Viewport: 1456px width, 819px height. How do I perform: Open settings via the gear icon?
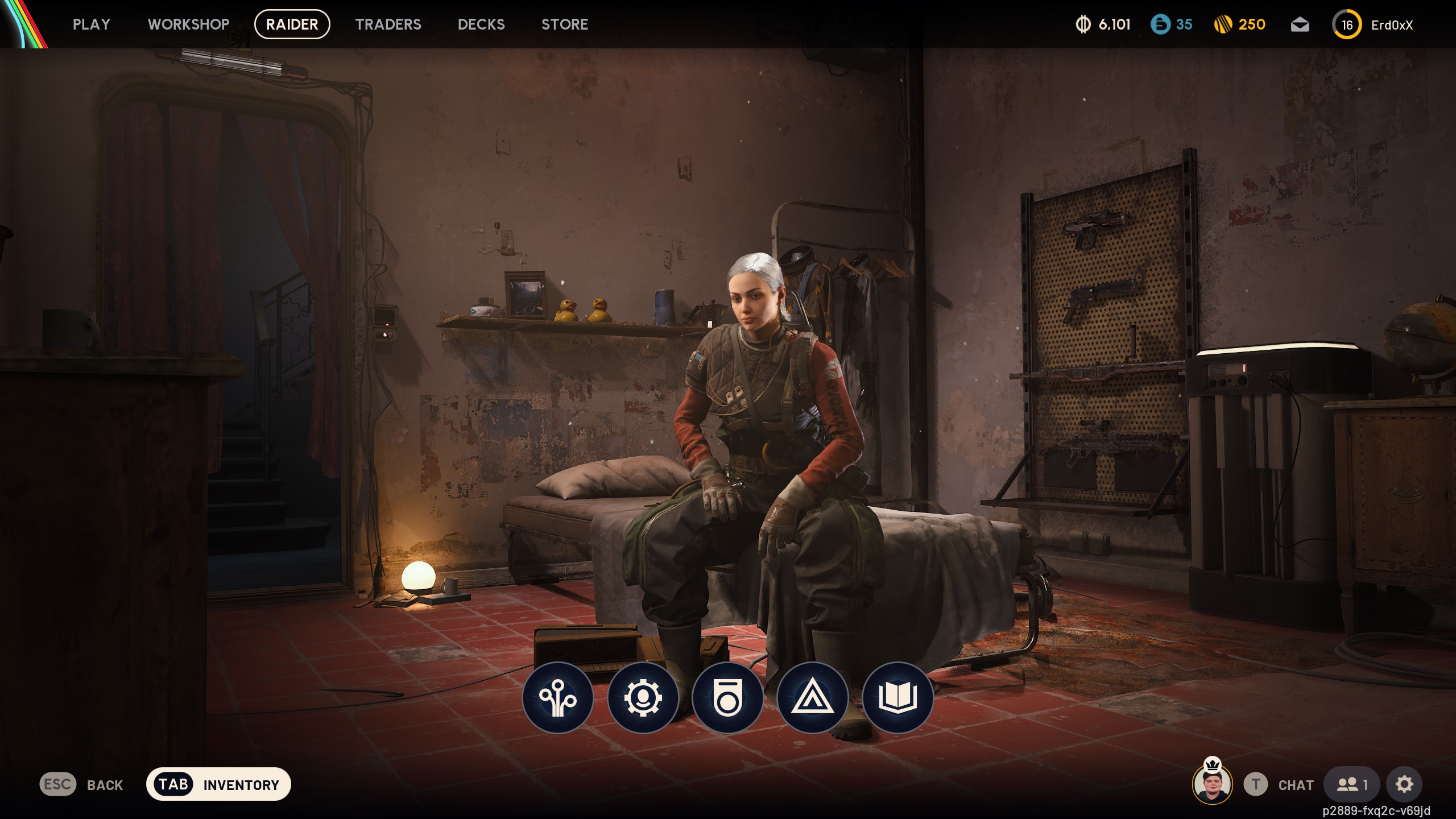[x=1404, y=785]
